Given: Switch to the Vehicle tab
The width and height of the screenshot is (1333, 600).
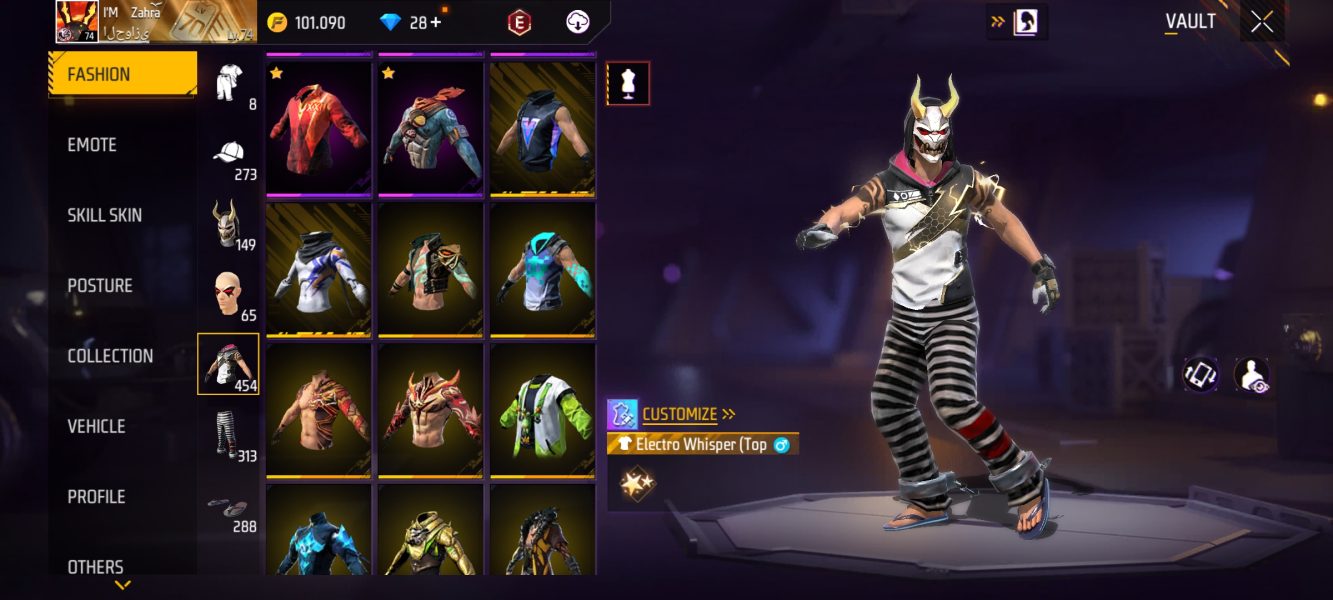Looking at the screenshot, I should click(96, 427).
